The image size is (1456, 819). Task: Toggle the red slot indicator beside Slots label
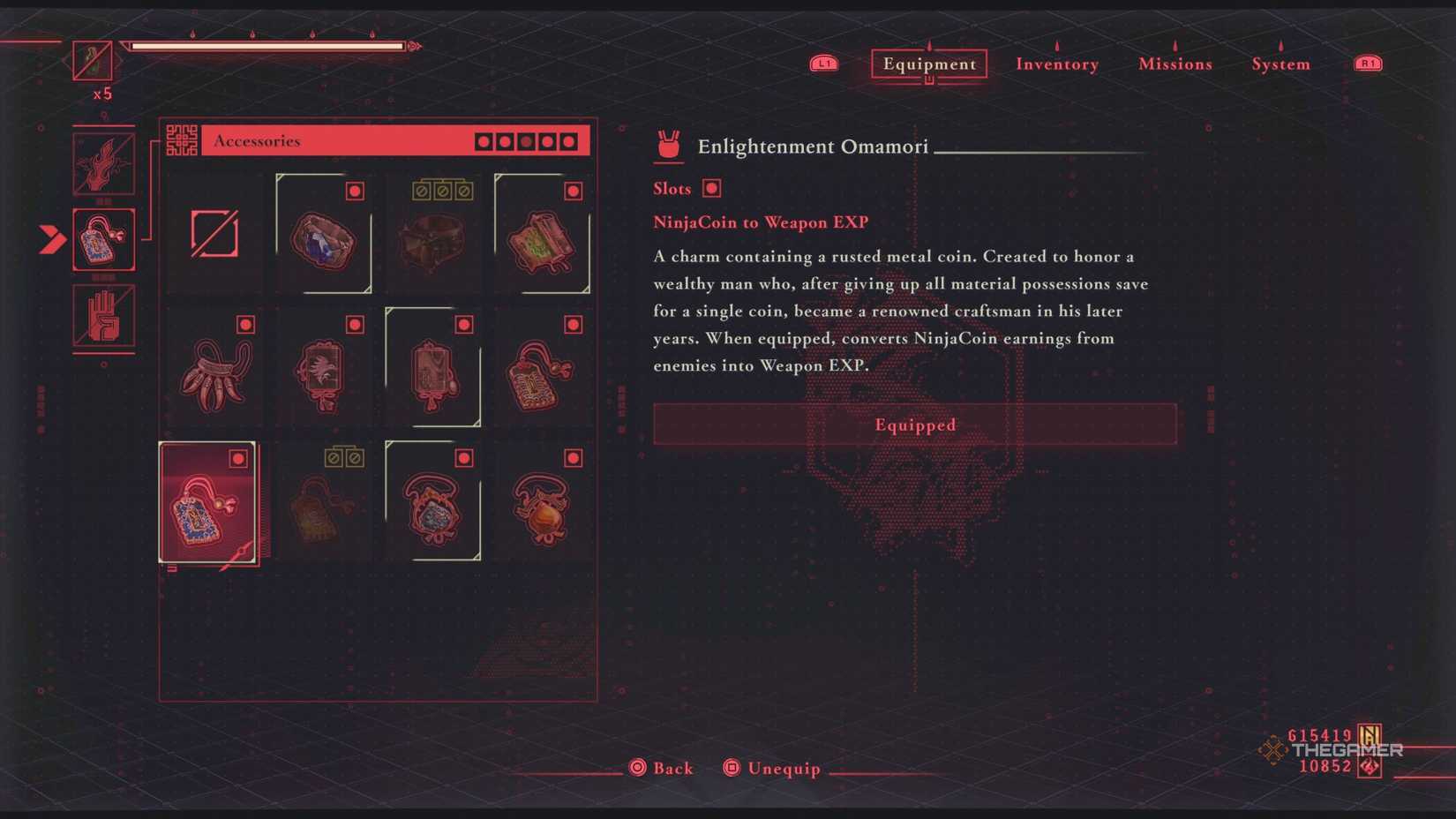[x=711, y=188]
